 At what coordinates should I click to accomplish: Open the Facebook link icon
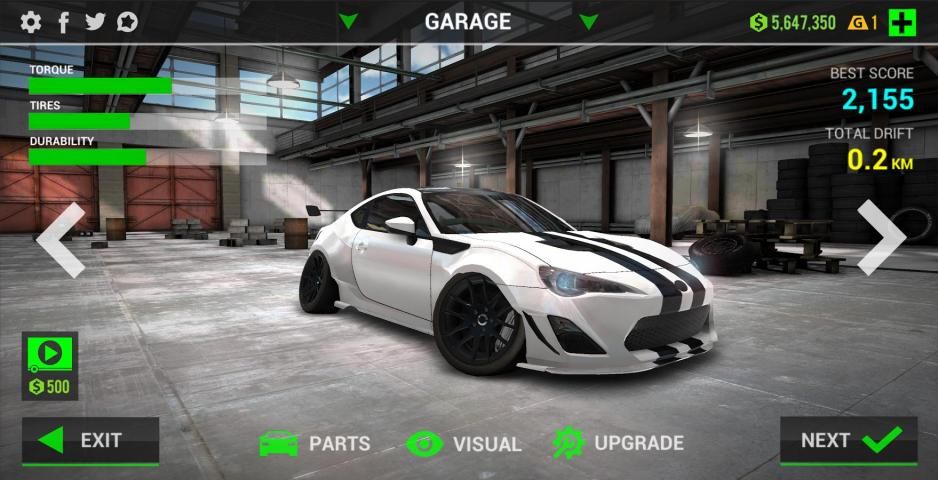[63, 22]
